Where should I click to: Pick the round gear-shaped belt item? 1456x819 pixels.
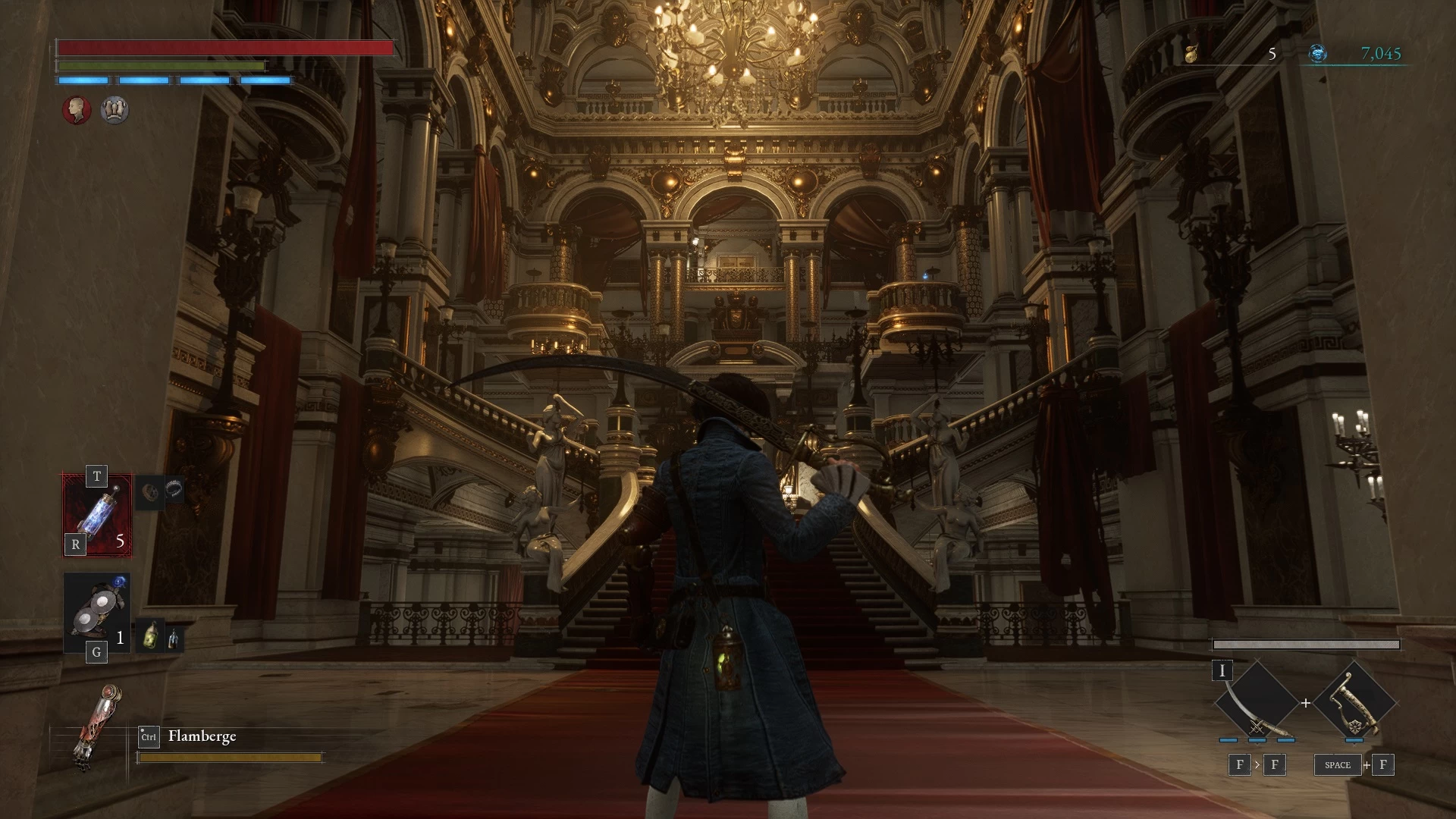150,491
